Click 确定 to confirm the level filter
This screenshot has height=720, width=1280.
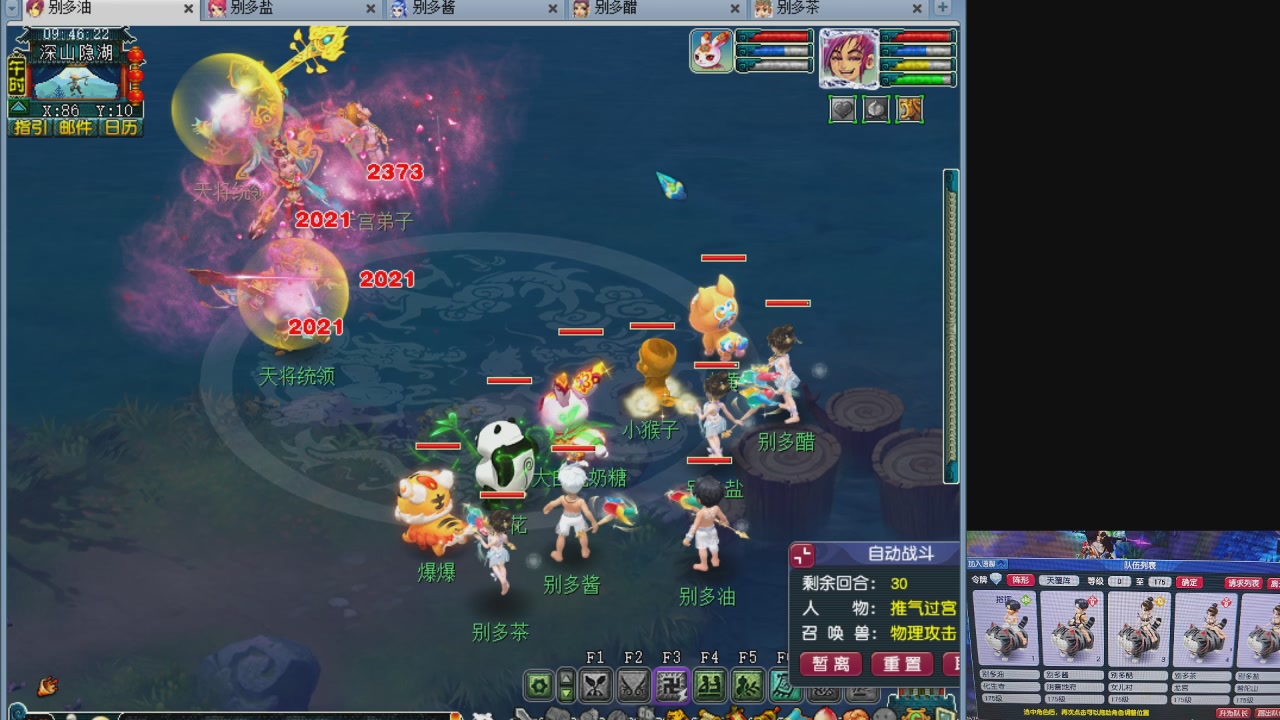1189,580
